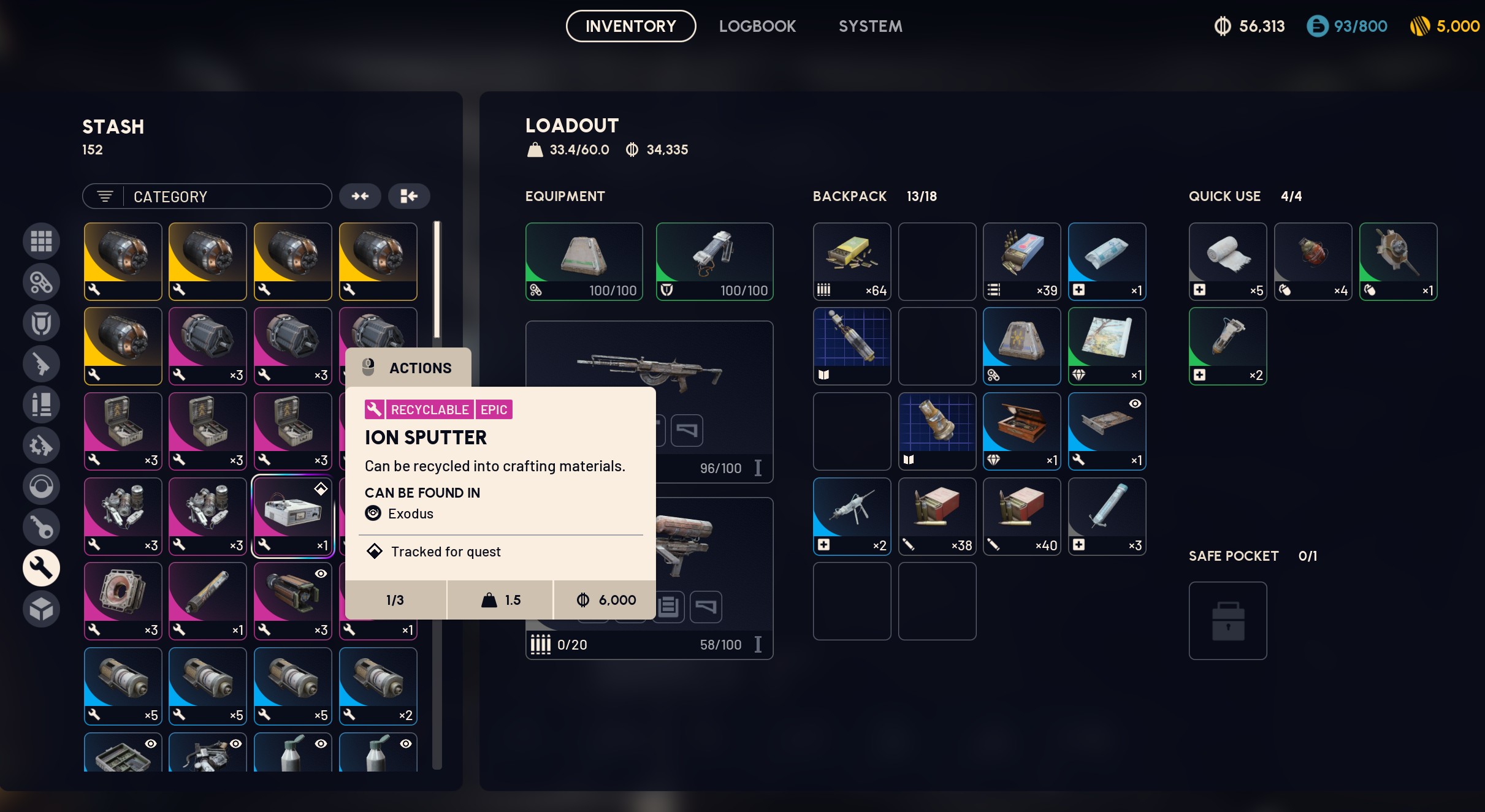Select the Inventory tab

(630, 26)
